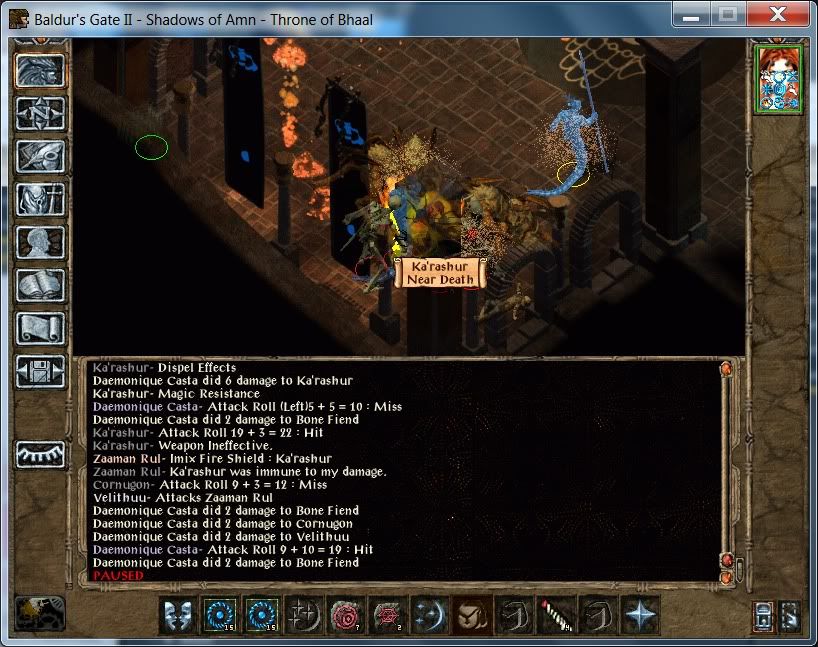Activate the four-pointed star ability button

click(638, 615)
